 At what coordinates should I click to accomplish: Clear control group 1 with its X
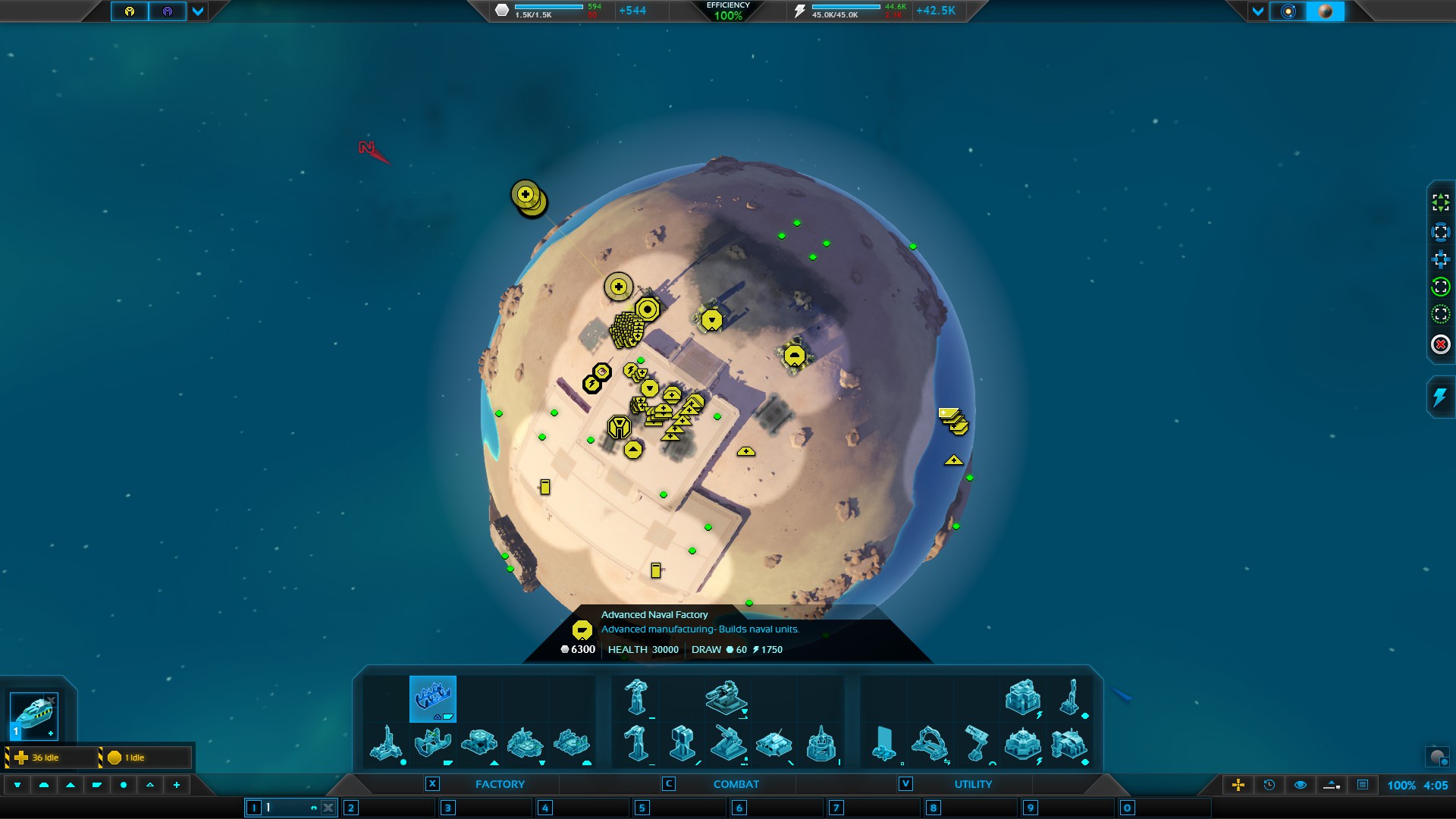coord(328,808)
